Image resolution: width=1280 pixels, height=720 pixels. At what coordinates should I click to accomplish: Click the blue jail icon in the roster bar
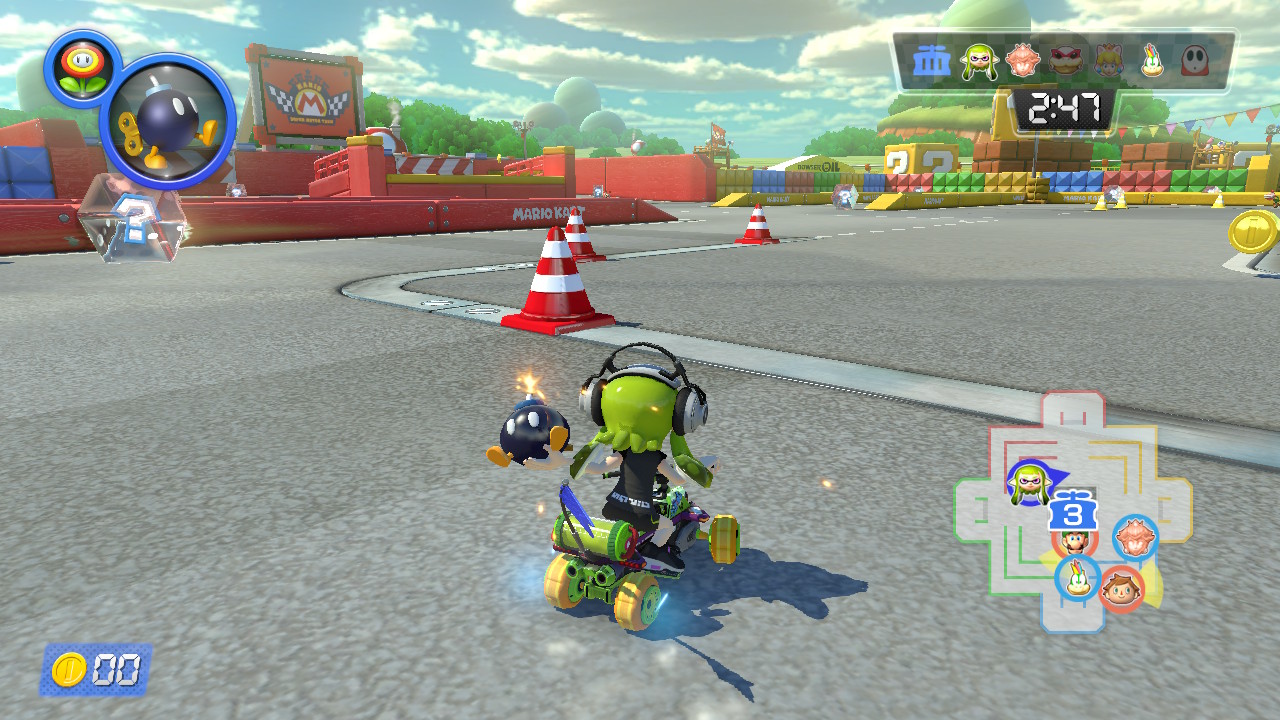click(932, 63)
